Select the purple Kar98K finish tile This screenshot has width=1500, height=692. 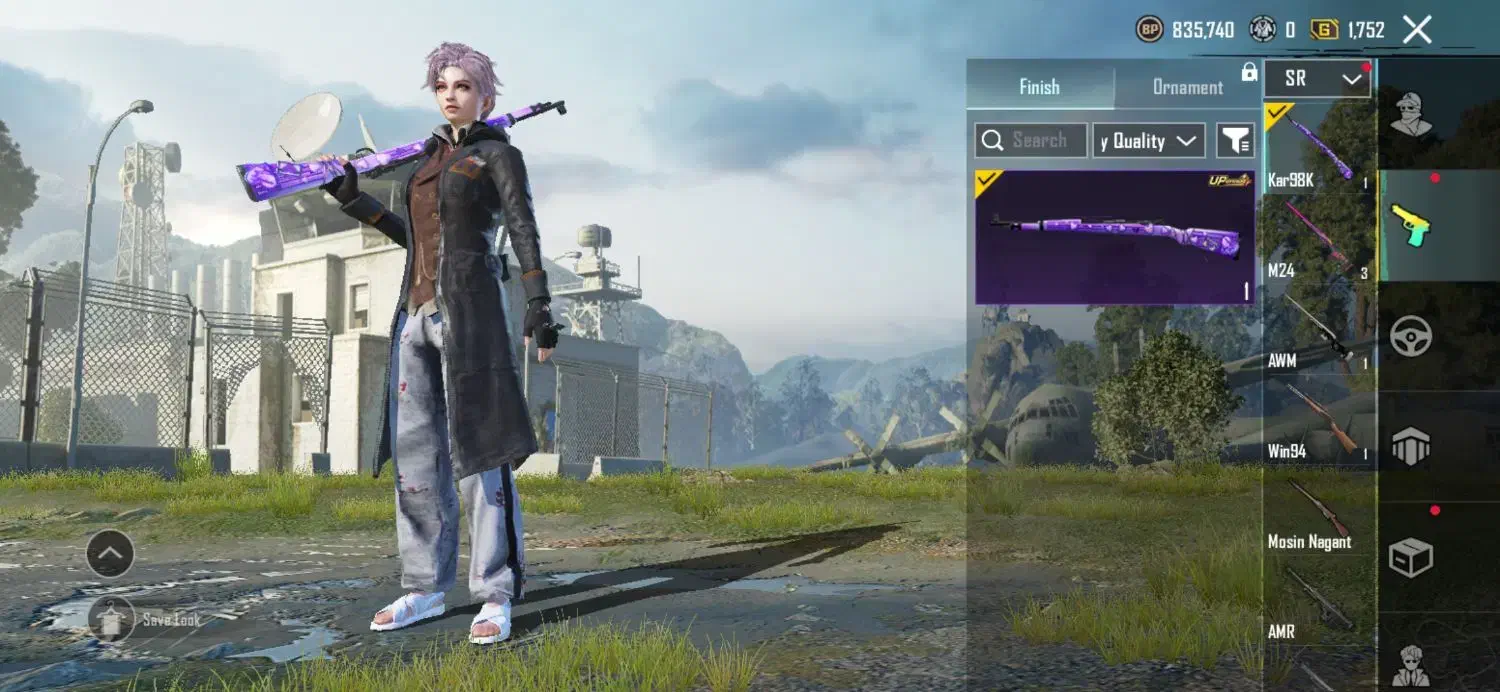pyautogui.click(x=1115, y=237)
